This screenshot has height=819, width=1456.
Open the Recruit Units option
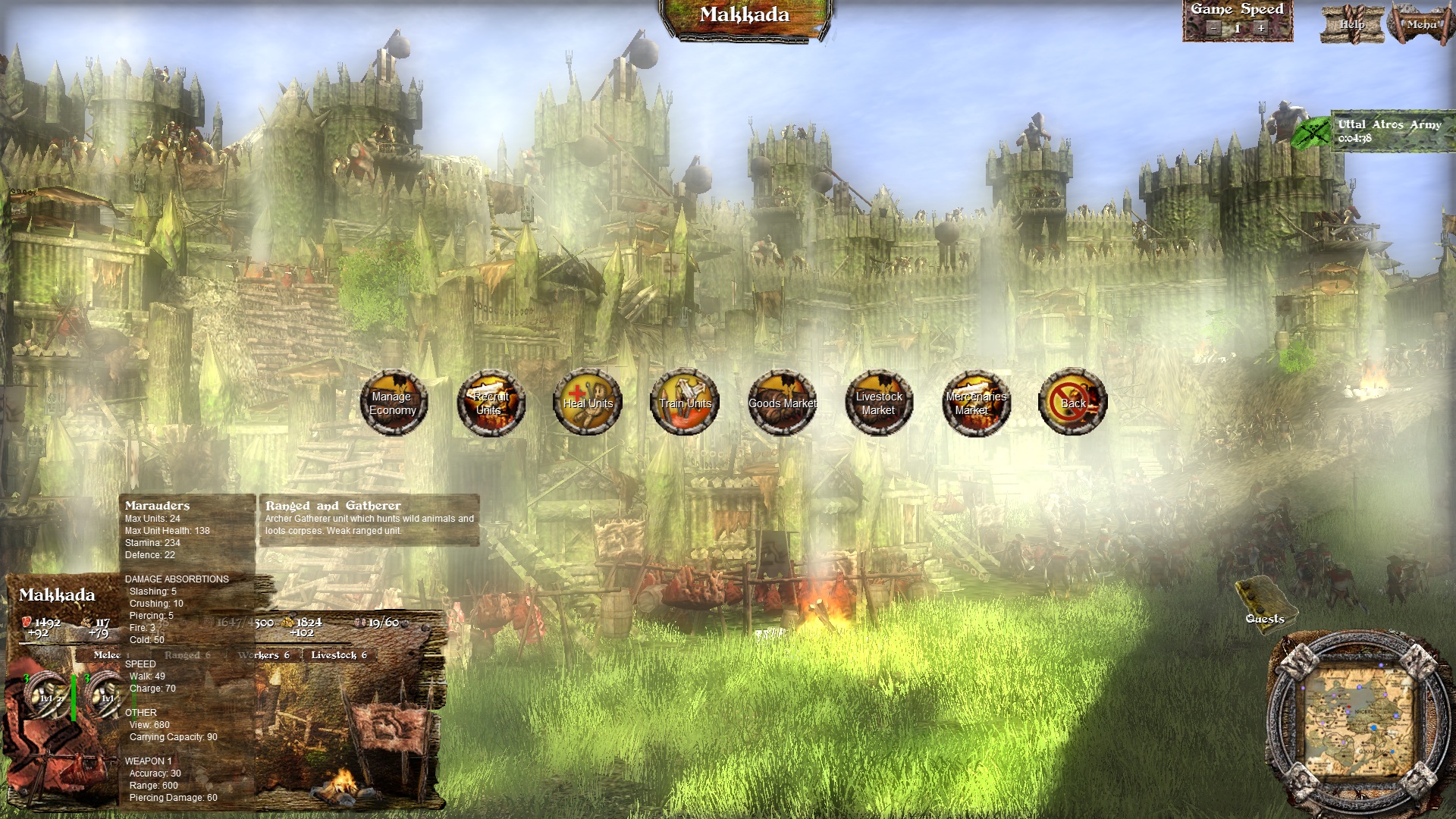(x=490, y=403)
